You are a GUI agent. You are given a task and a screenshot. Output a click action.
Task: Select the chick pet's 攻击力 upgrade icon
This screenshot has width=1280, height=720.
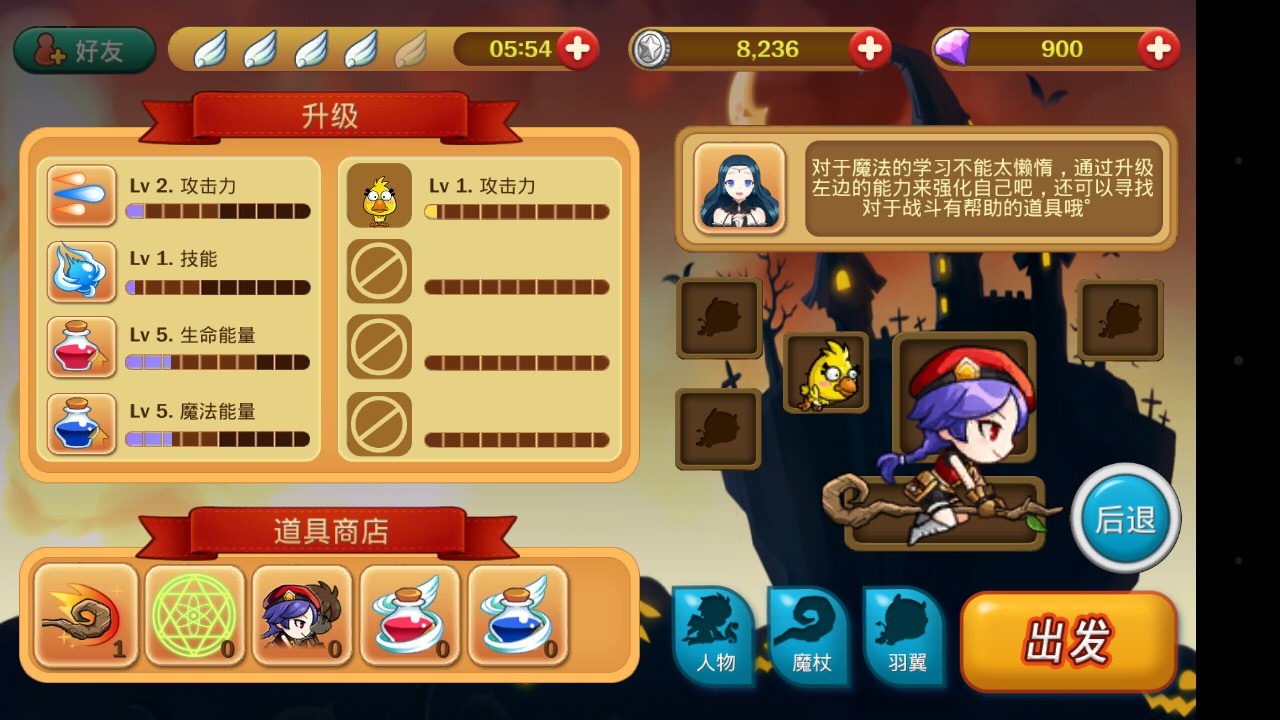click(x=379, y=195)
